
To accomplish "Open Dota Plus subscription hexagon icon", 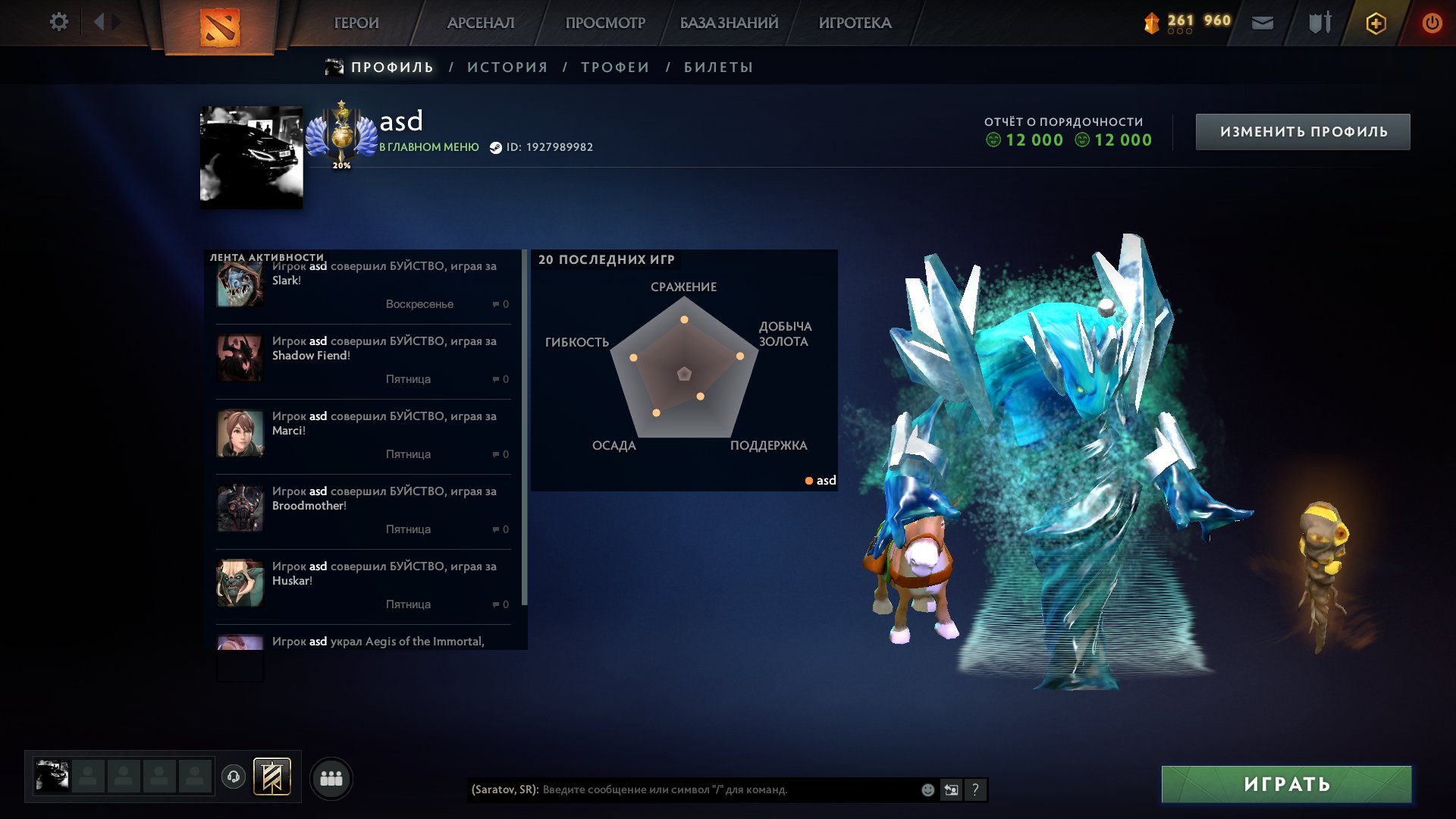I will (x=1376, y=22).
